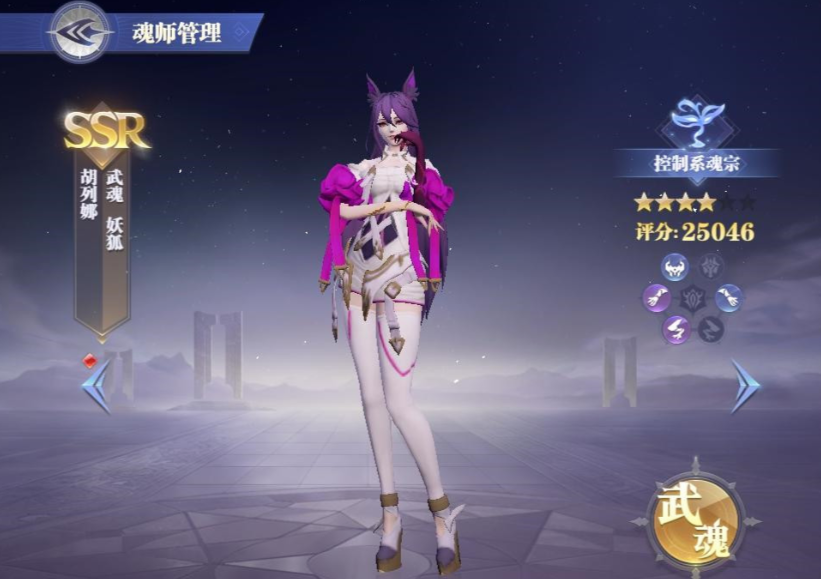Go back using the top-left arrow button
Viewport: 821px width, 579px height.
pyautogui.click(x=80, y=31)
